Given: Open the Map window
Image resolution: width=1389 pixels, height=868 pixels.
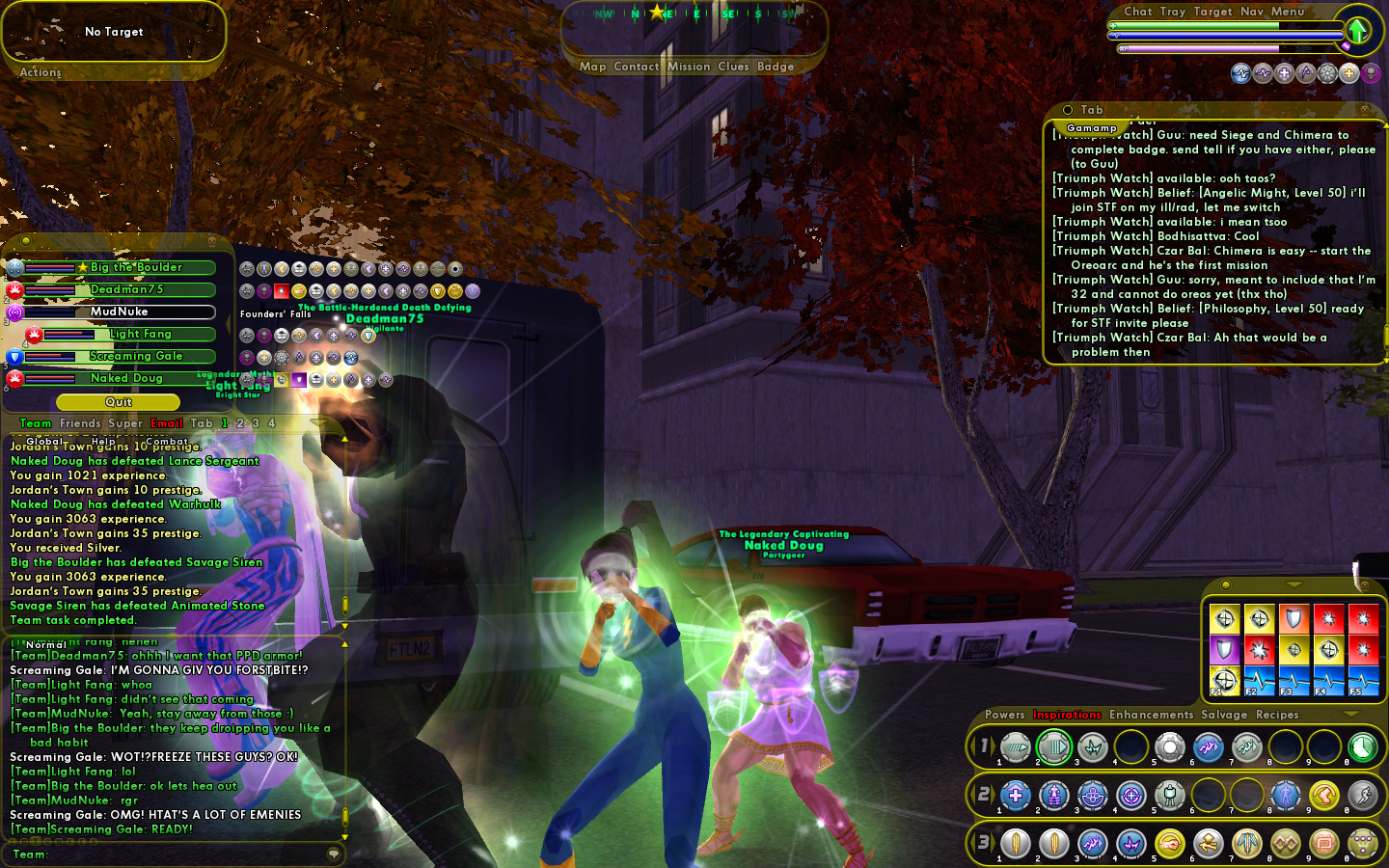Looking at the screenshot, I should [x=592, y=67].
